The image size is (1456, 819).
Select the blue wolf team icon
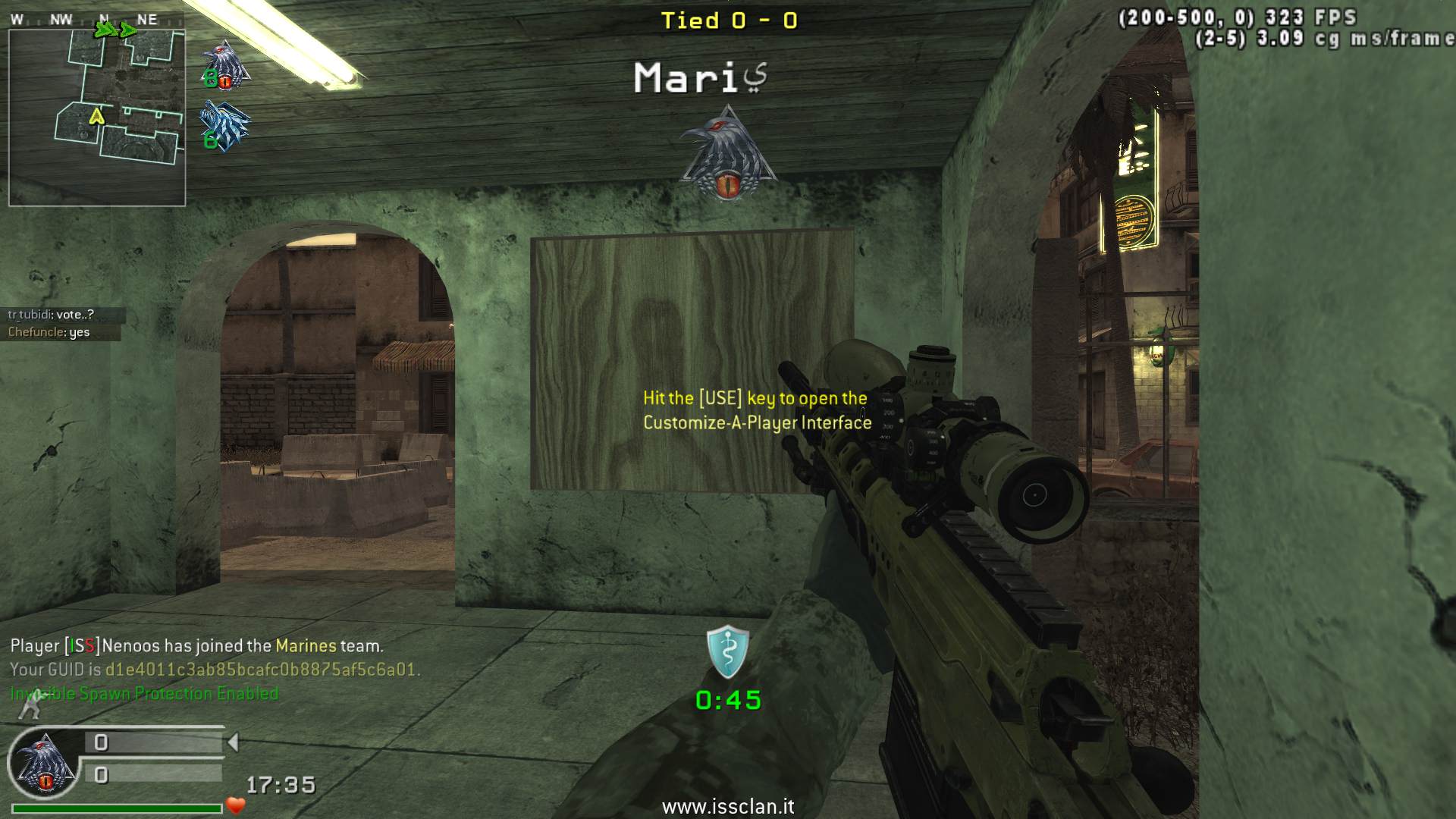coord(224,127)
